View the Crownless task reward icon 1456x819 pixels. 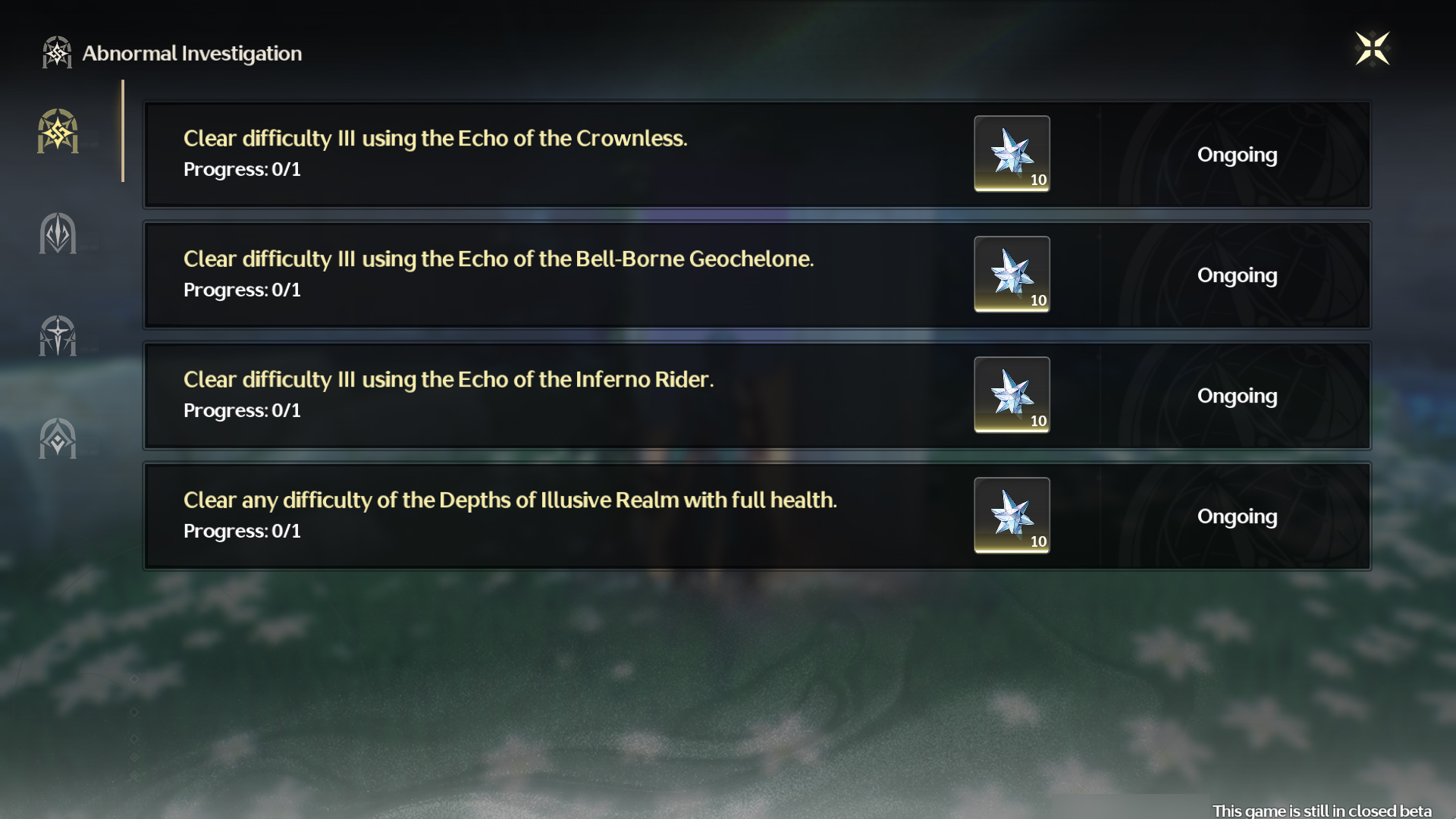pyautogui.click(x=1012, y=154)
